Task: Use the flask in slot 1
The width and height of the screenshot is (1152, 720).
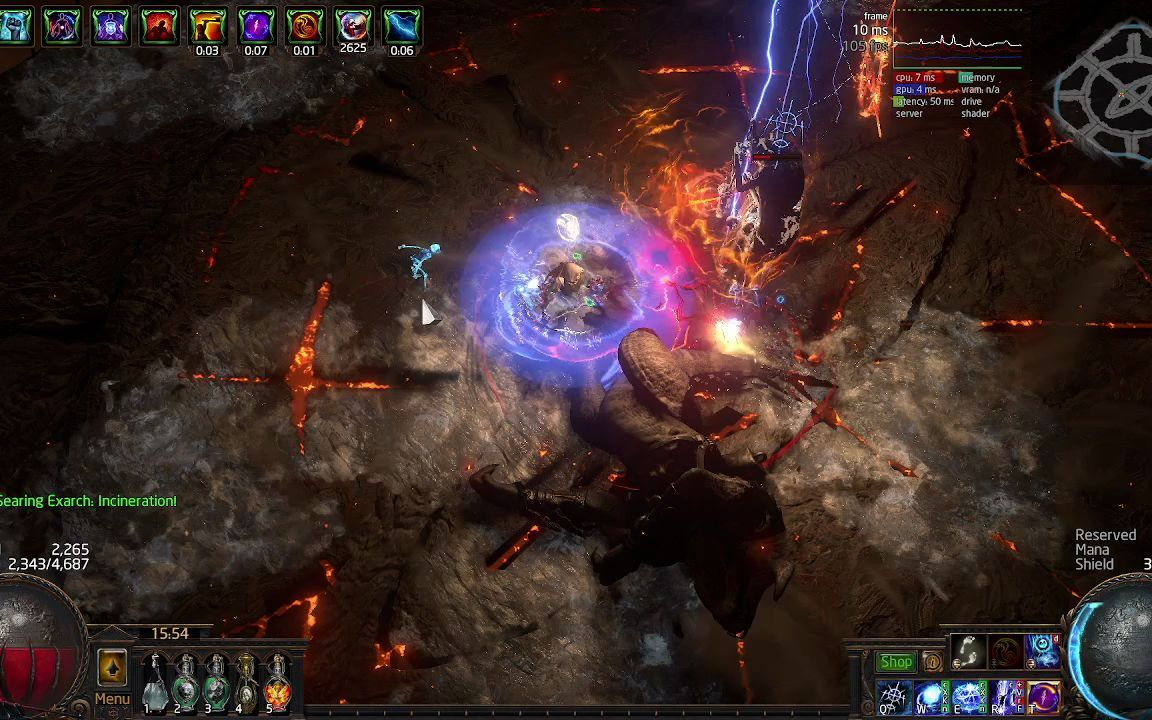Action: (154, 682)
